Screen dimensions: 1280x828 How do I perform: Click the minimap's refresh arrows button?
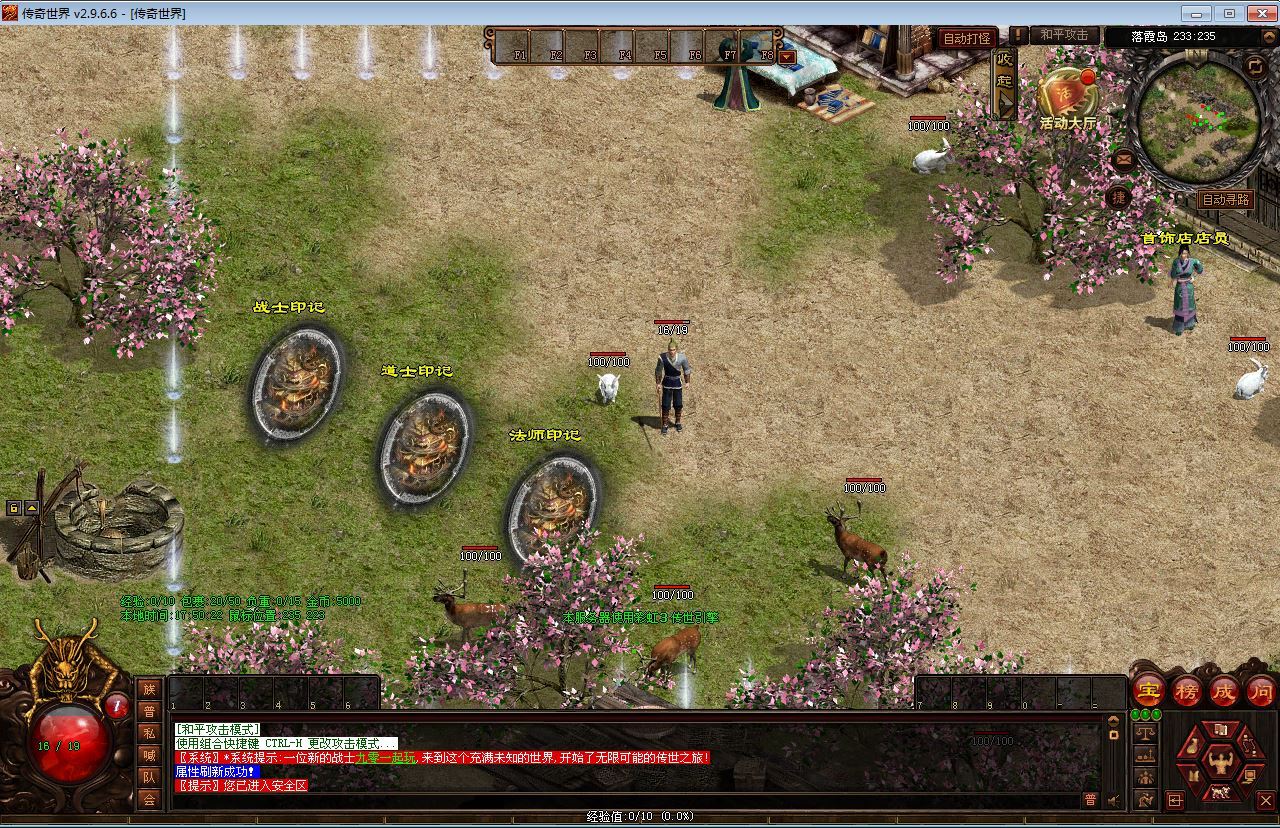click(1255, 66)
